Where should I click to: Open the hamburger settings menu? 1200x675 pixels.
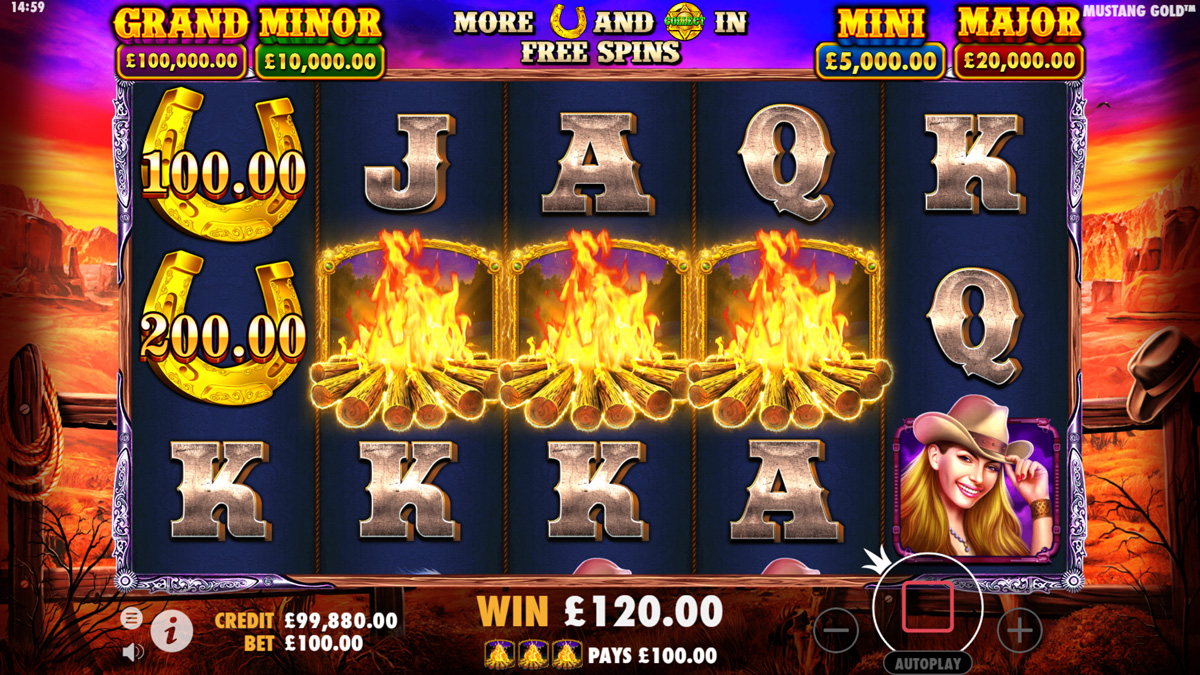coord(131,618)
